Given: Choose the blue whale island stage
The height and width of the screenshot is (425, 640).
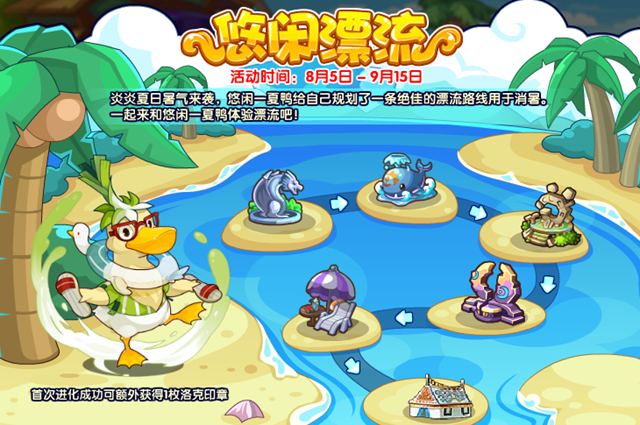Looking at the screenshot, I should tap(407, 182).
